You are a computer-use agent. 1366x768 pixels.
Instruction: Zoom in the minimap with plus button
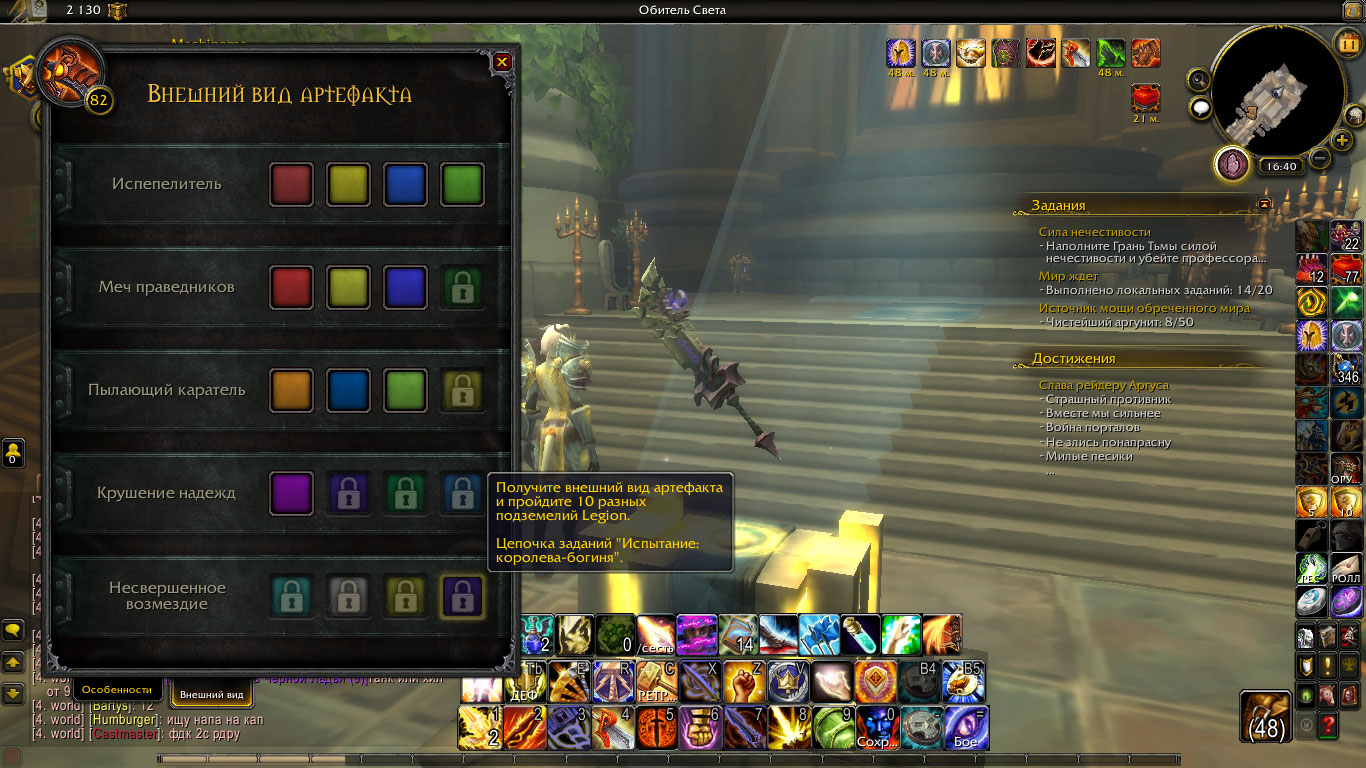click(x=1342, y=139)
